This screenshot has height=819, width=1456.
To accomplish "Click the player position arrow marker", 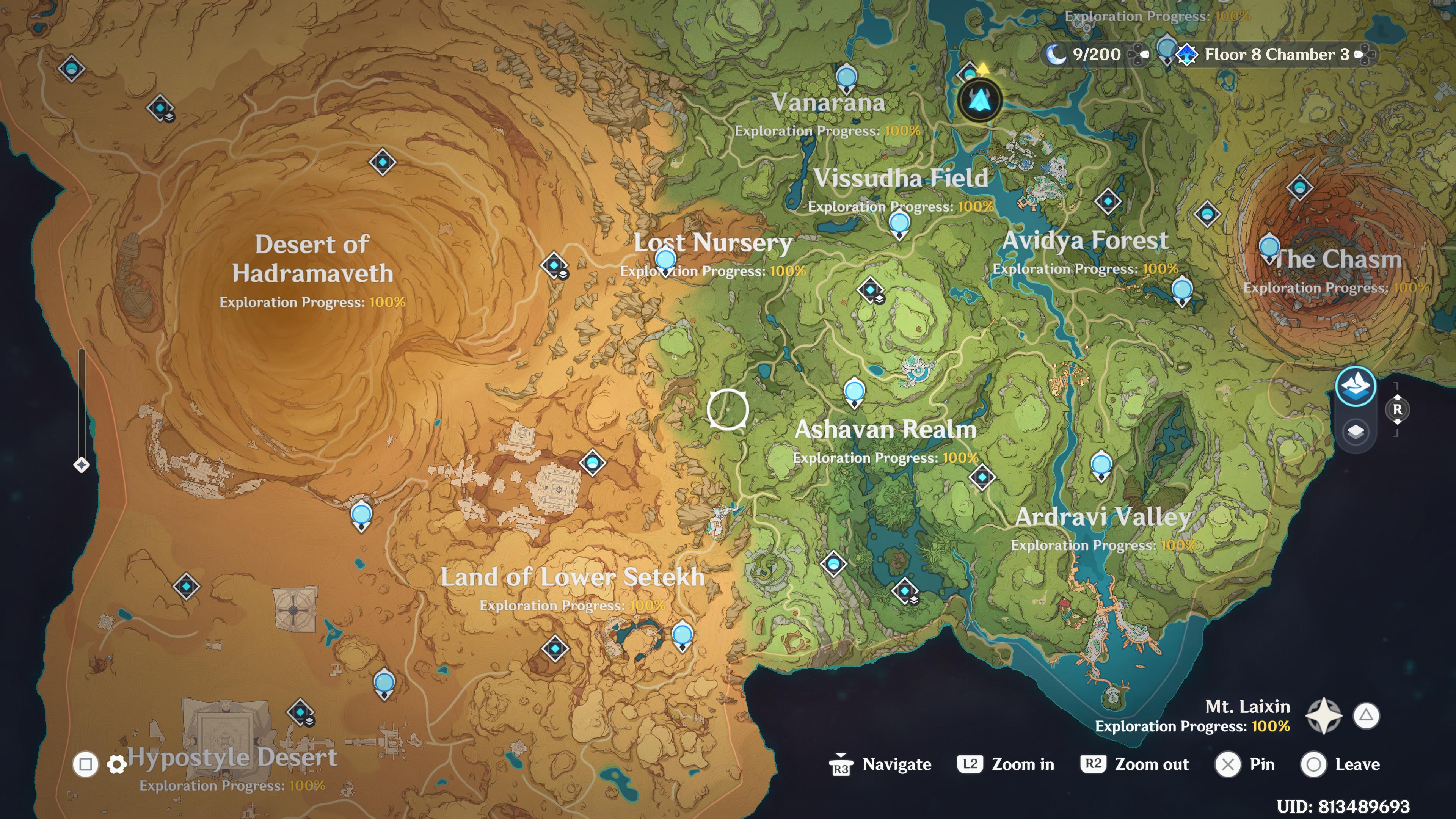I will click(981, 99).
